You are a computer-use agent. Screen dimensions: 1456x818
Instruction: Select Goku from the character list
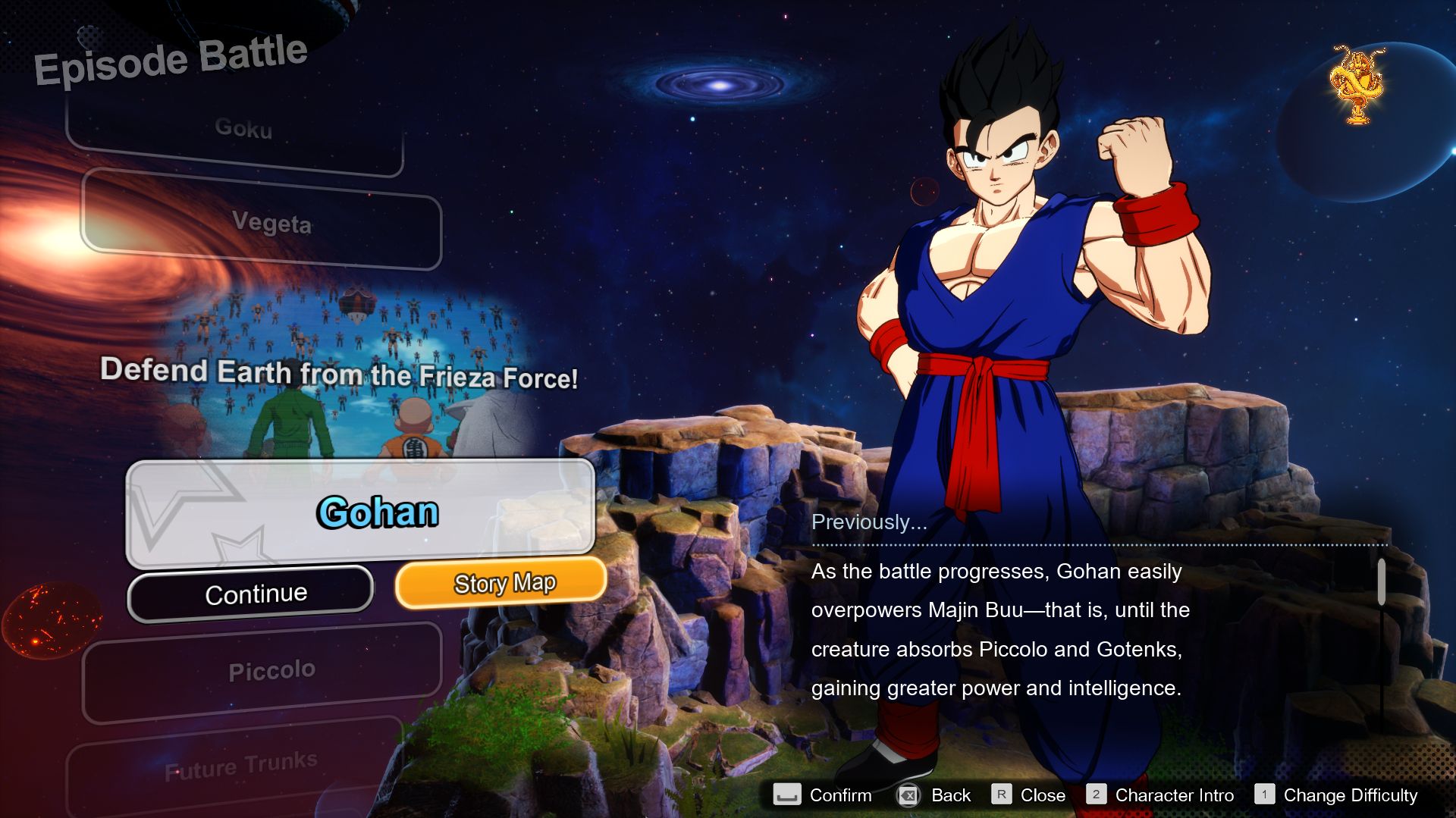[243, 129]
